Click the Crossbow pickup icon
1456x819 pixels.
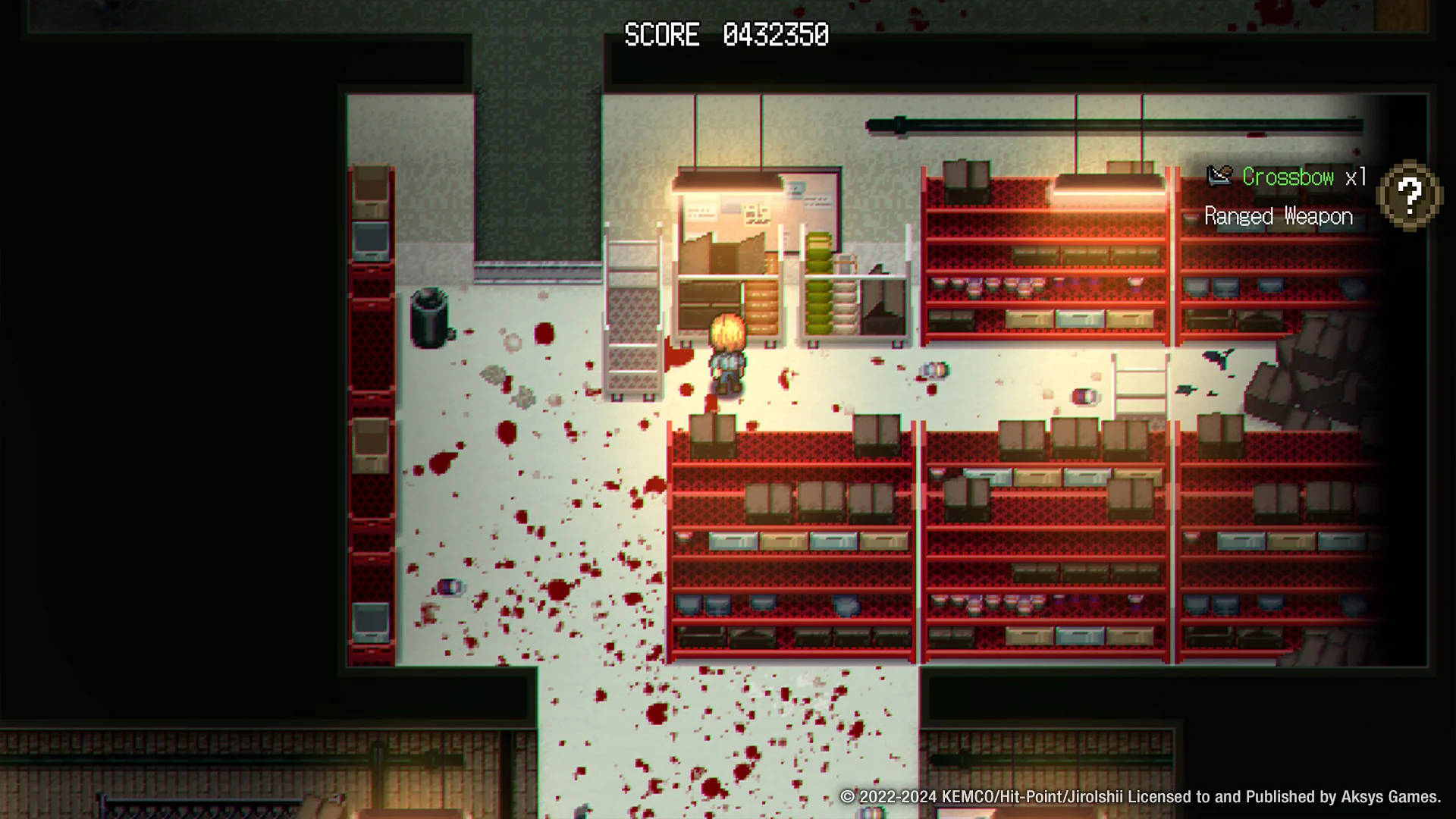click(x=1218, y=177)
